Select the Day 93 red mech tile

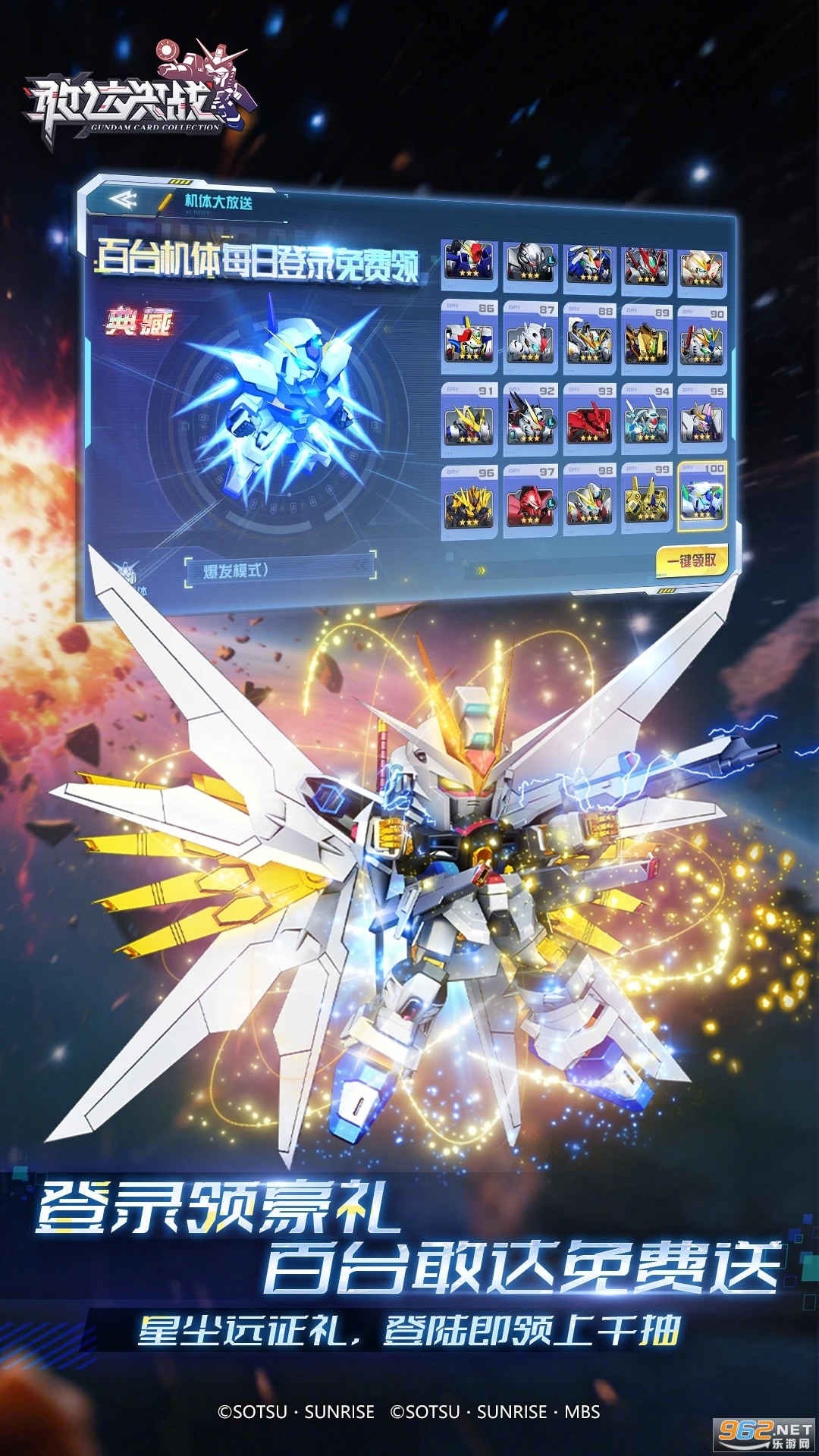click(589, 419)
